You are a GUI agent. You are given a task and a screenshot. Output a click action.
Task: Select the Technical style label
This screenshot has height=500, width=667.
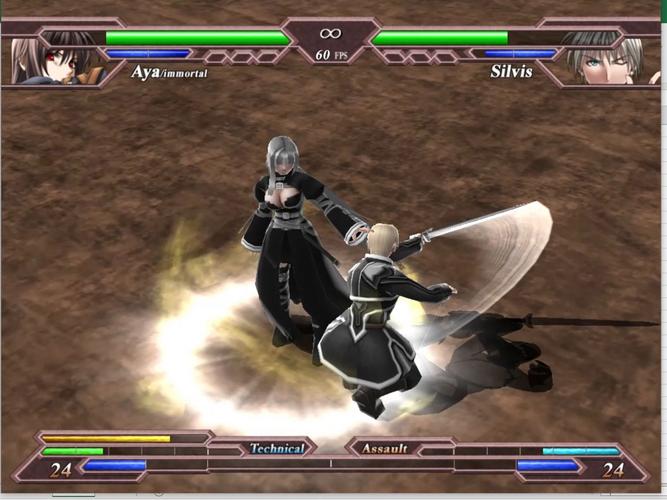click(276, 449)
